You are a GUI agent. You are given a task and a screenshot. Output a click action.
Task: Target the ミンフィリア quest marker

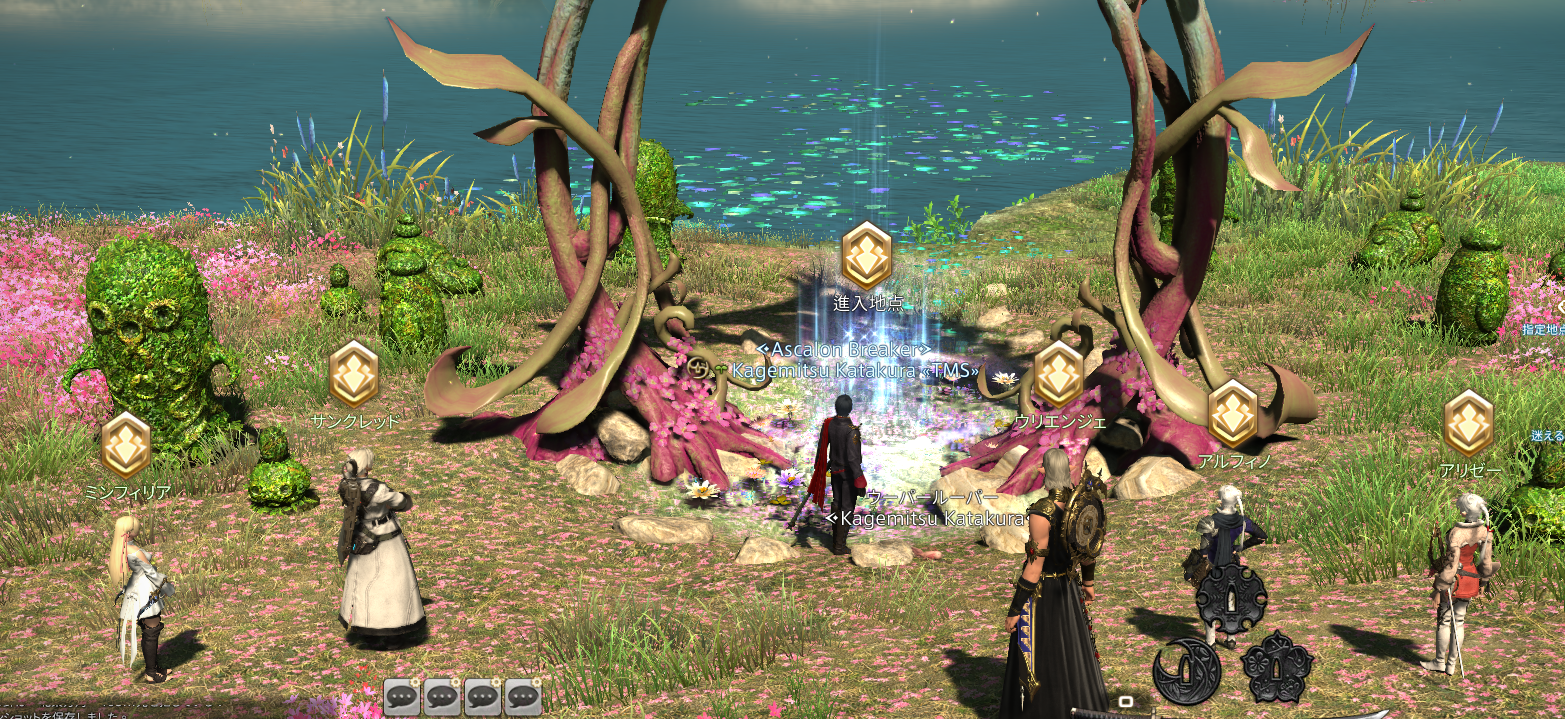click(x=126, y=446)
